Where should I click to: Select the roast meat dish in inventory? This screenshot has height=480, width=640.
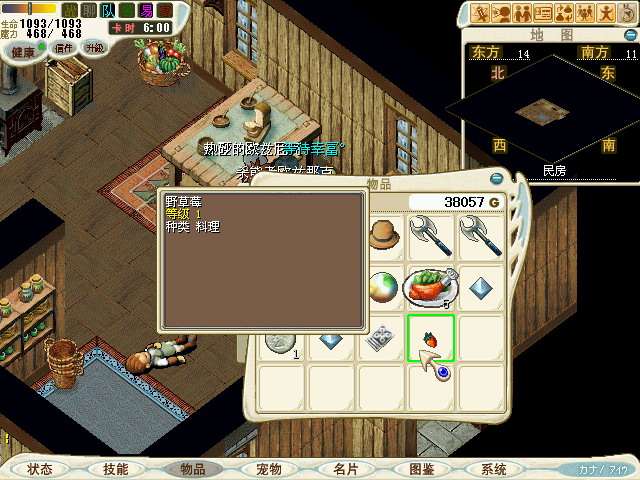431,288
